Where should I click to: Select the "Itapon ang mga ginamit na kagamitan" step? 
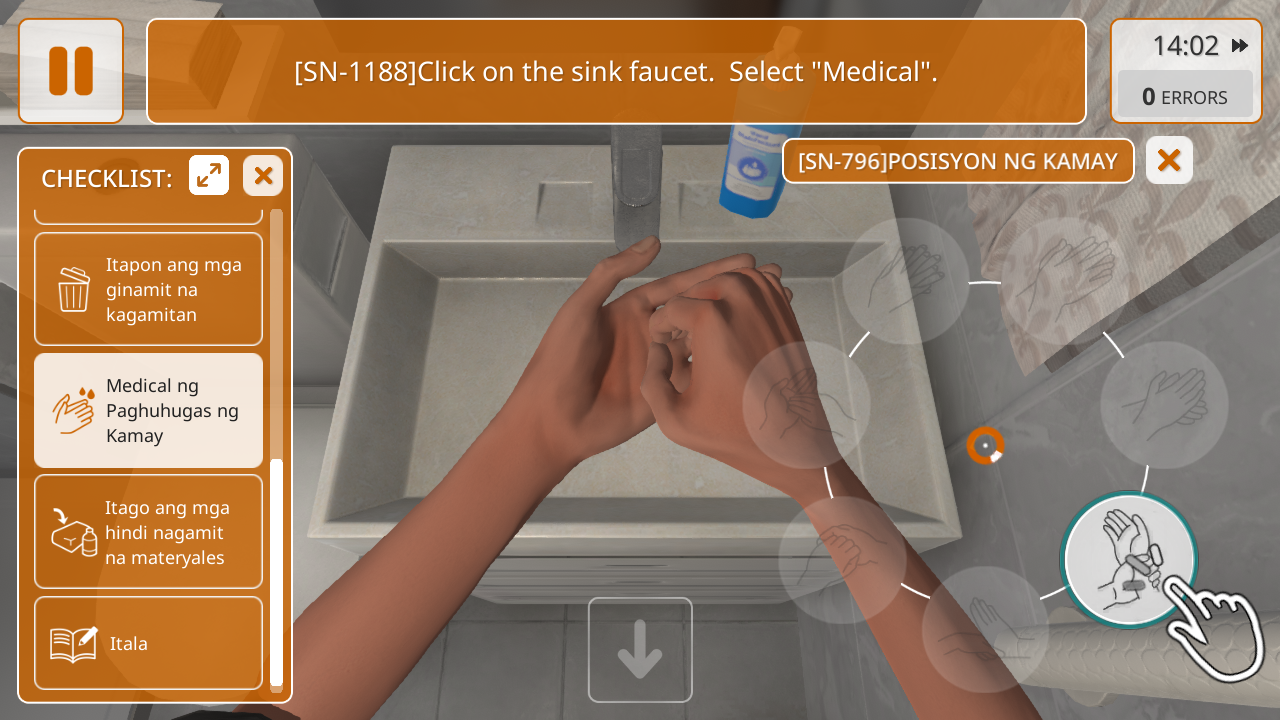click(148, 290)
